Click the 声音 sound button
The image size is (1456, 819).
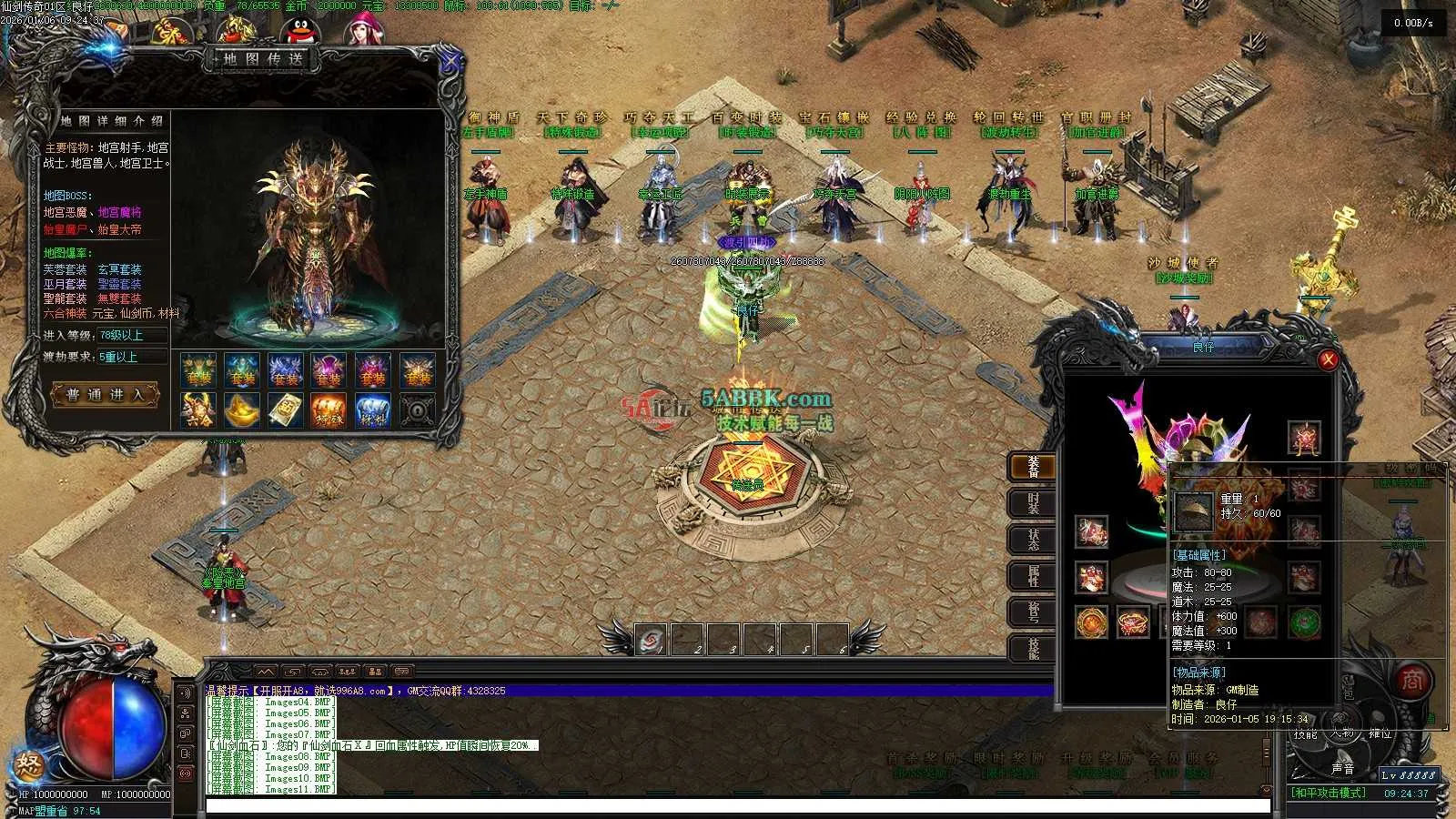click(x=1342, y=769)
